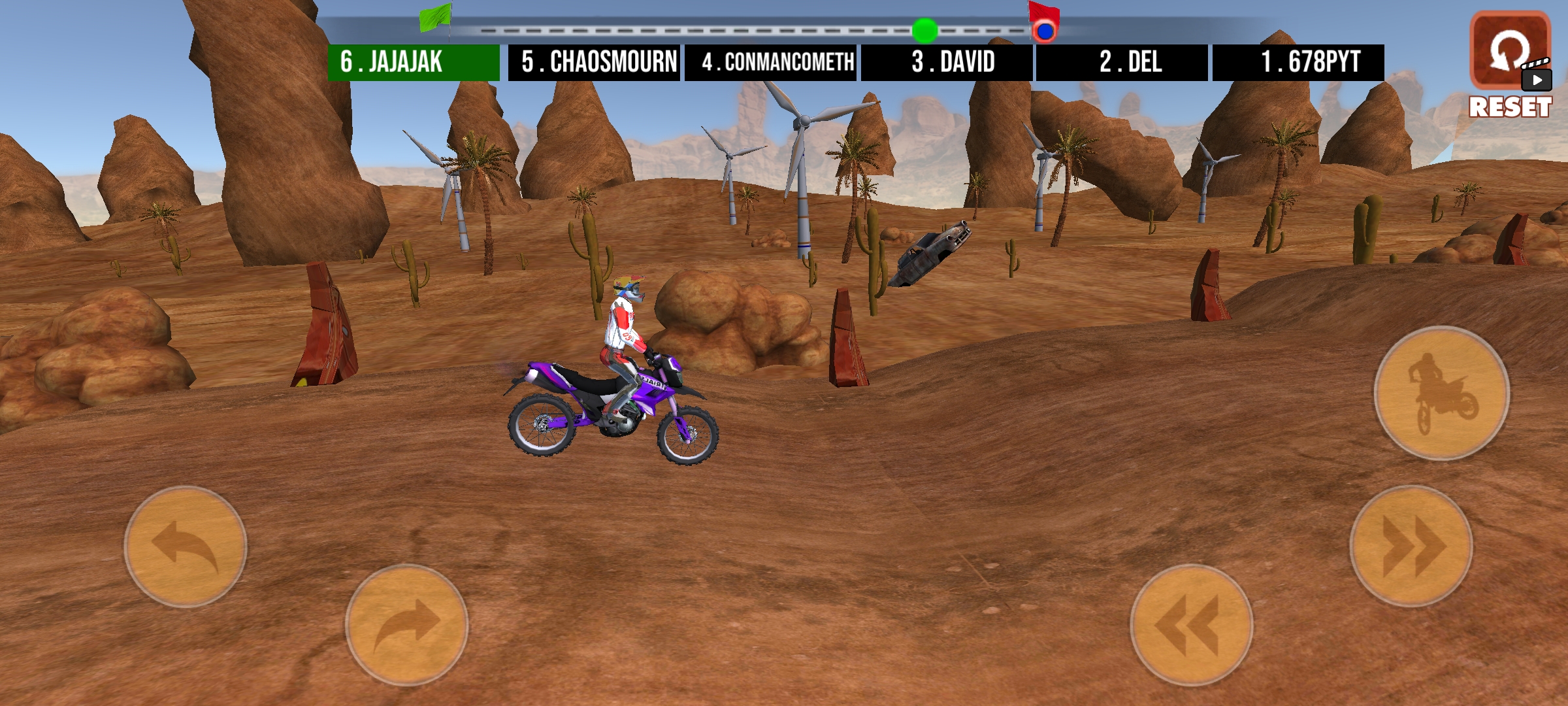Lean back with the curved left arrow
The height and width of the screenshot is (706, 1568).
click(x=186, y=546)
